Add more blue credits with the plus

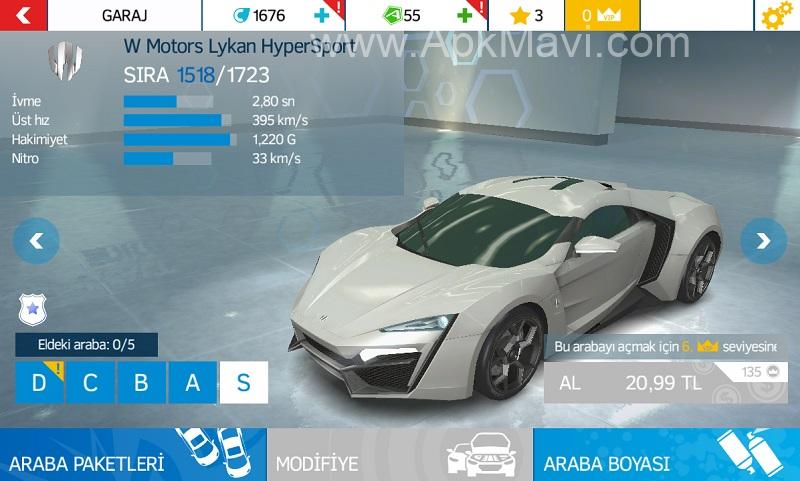tap(319, 16)
